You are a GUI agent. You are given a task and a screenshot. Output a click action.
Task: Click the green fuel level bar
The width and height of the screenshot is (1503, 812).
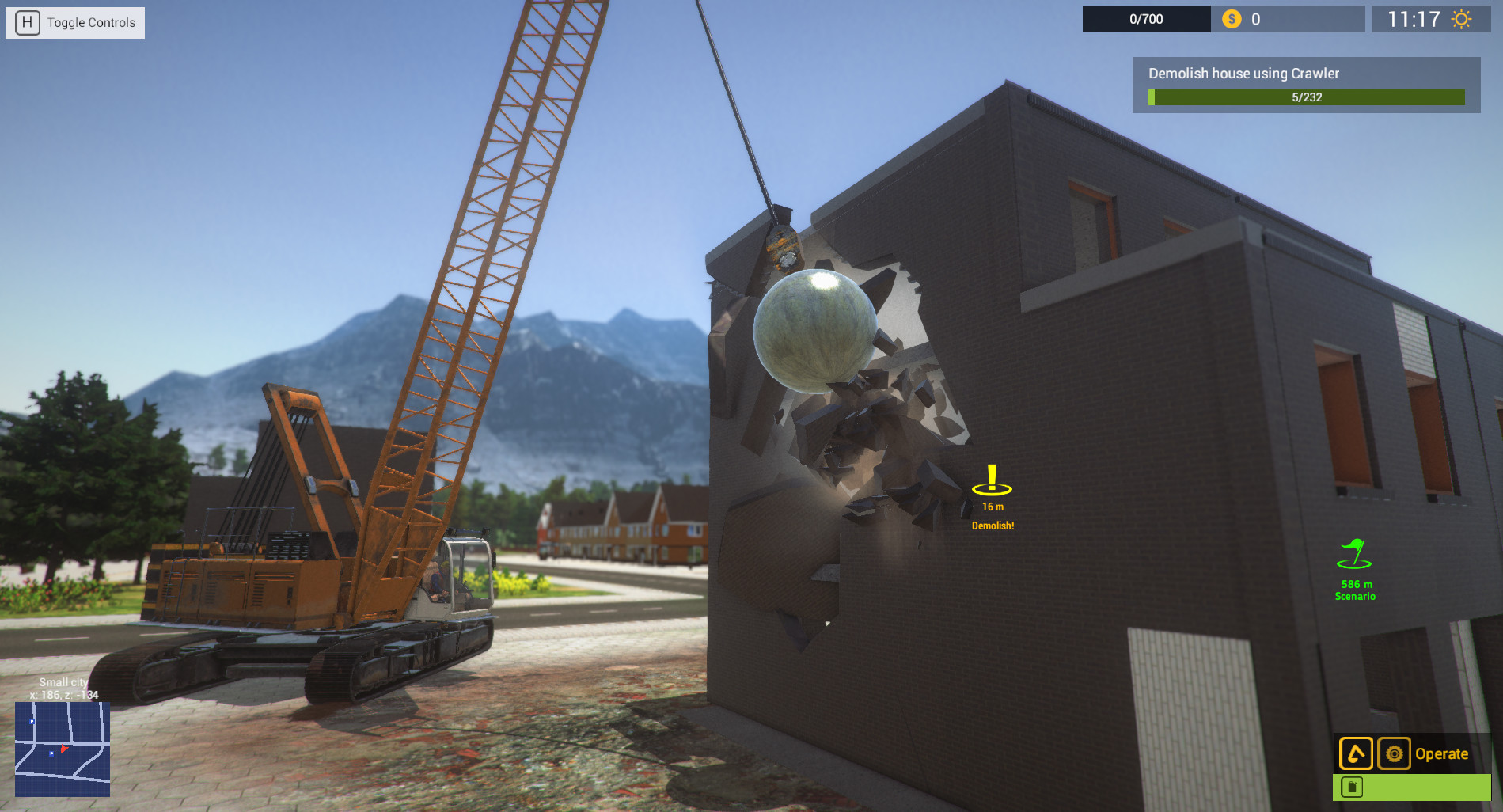(x=1417, y=787)
